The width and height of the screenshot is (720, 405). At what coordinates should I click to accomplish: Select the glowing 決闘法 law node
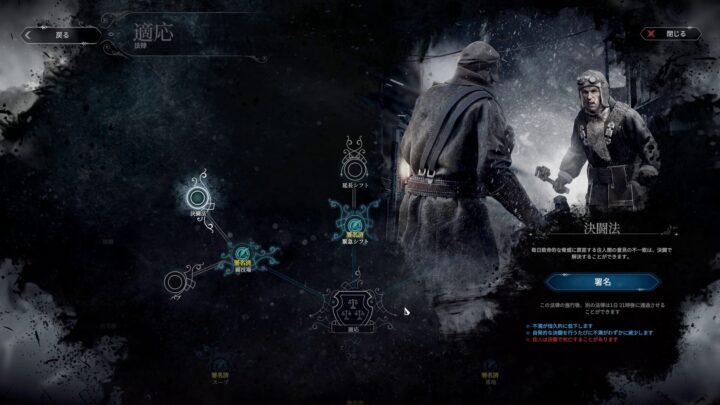(199, 192)
